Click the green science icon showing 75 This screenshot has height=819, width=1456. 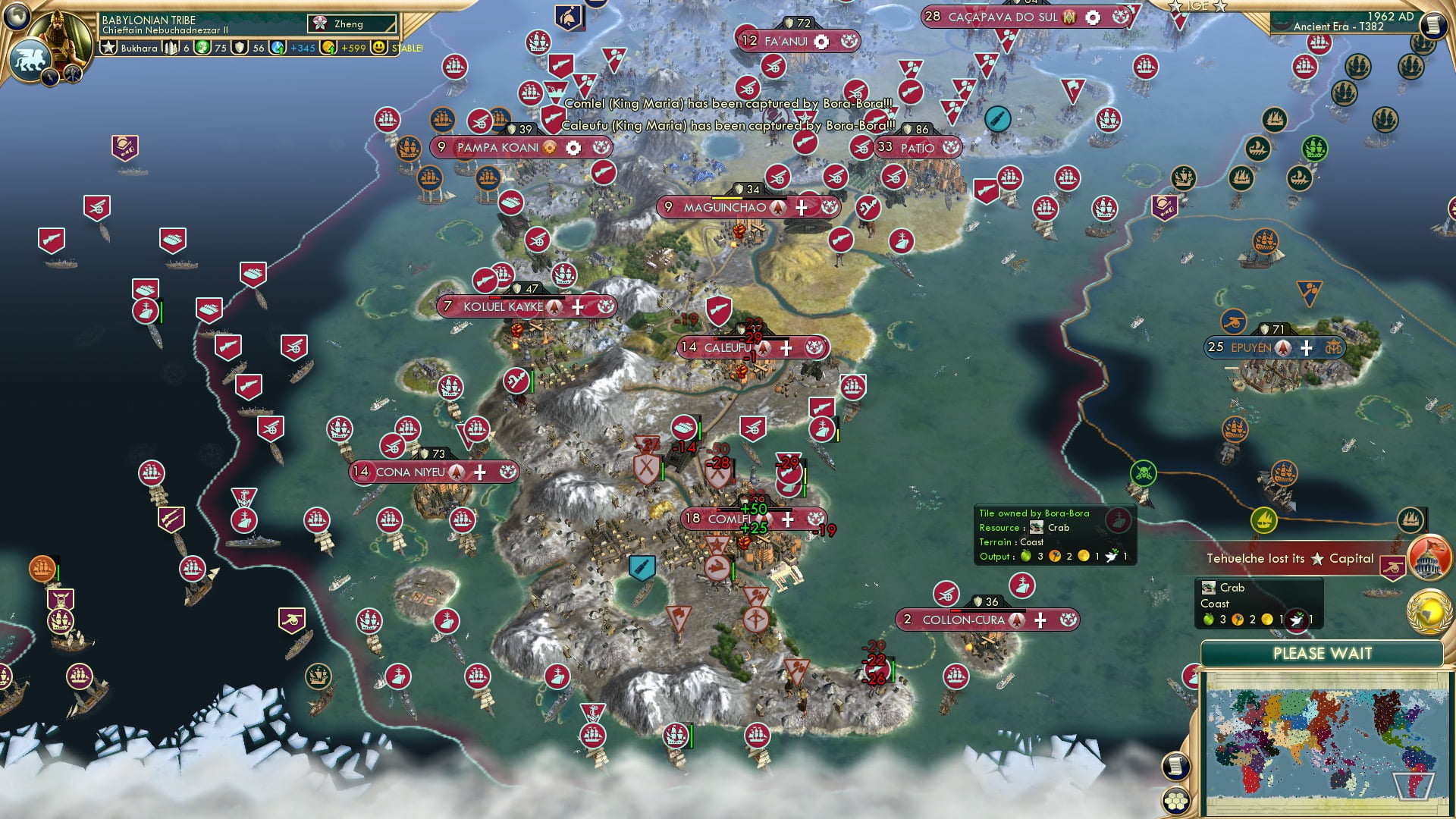(x=200, y=48)
